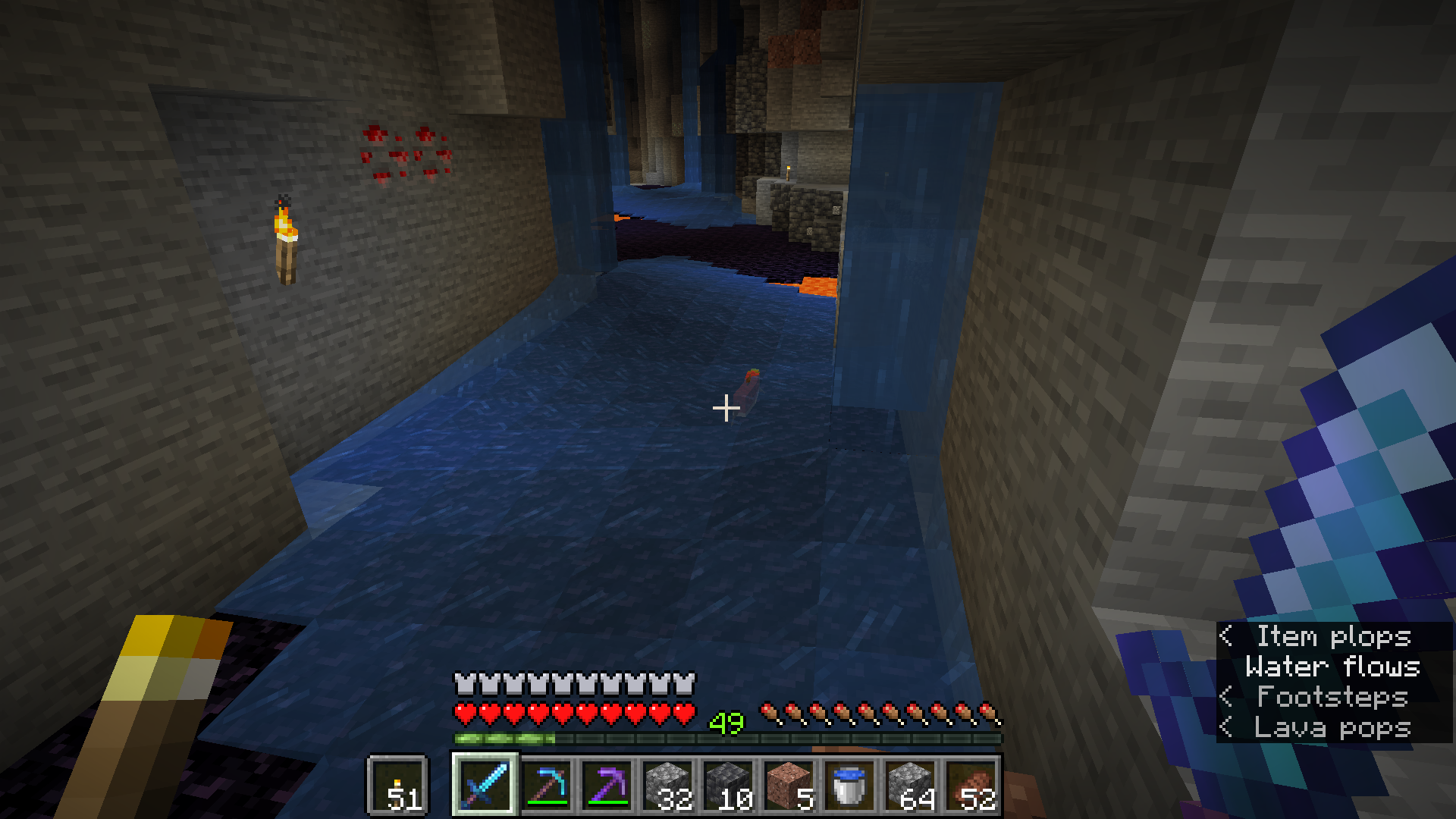Select the diamond pickaxe hotbar slot
The height and width of the screenshot is (819, 1456).
546,785
